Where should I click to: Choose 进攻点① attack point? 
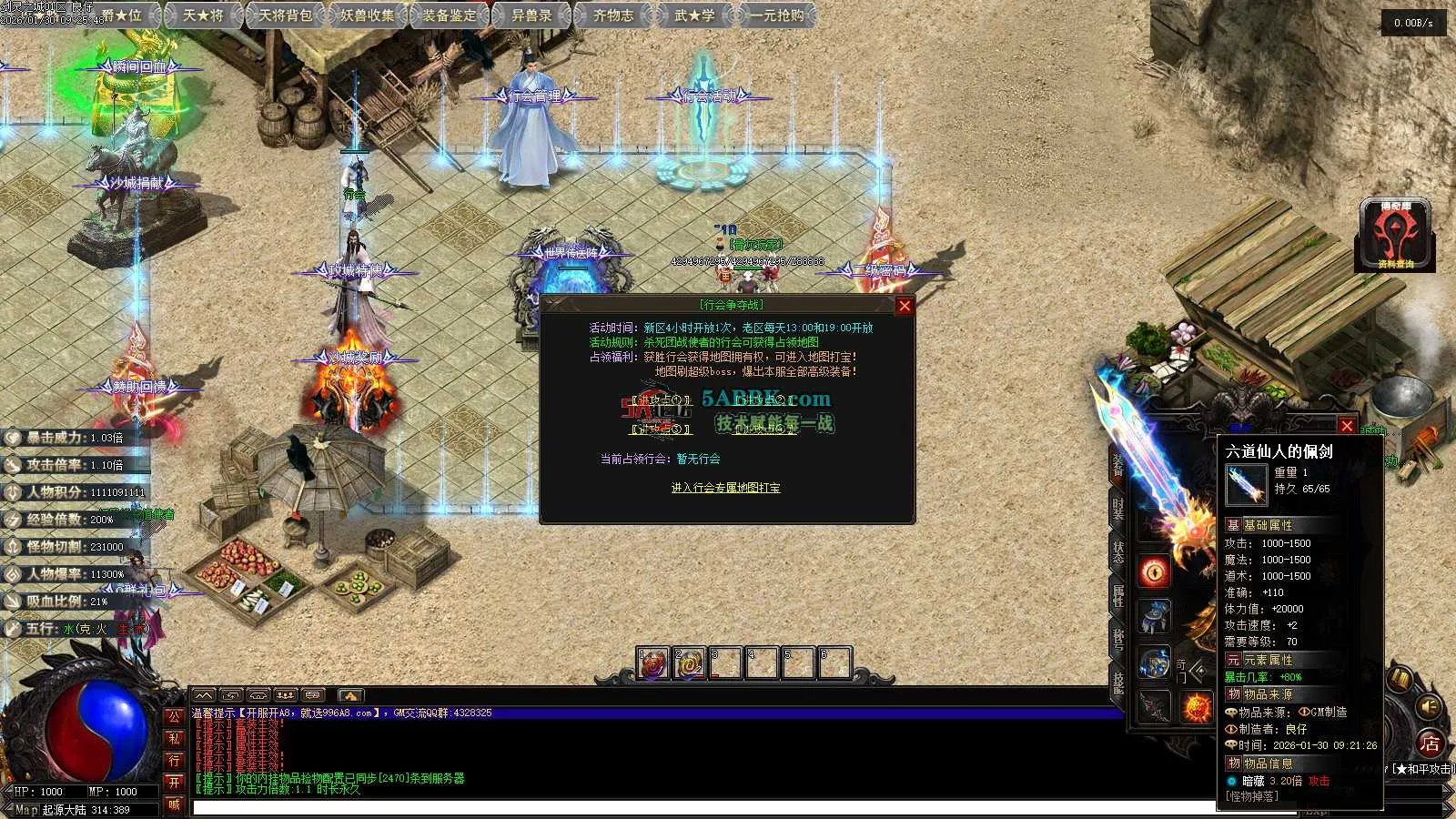[x=662, y=400]
